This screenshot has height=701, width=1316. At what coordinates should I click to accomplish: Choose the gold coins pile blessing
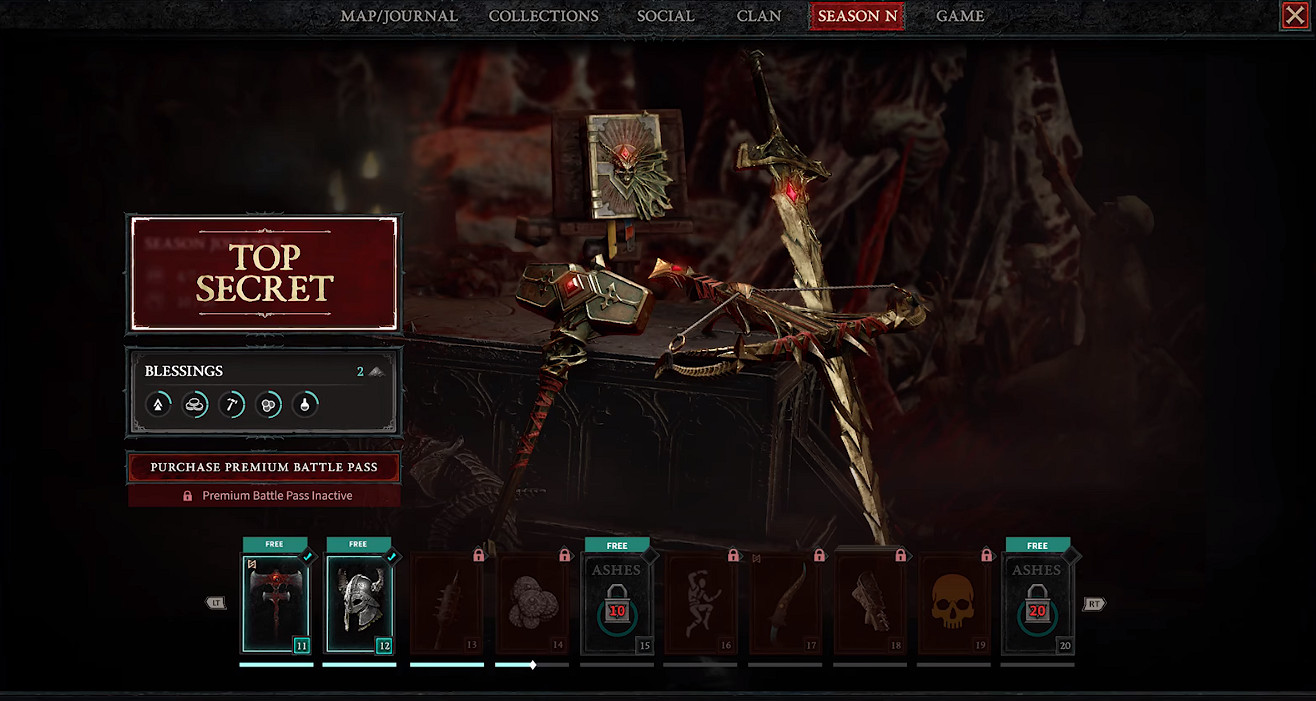point(195,404)
